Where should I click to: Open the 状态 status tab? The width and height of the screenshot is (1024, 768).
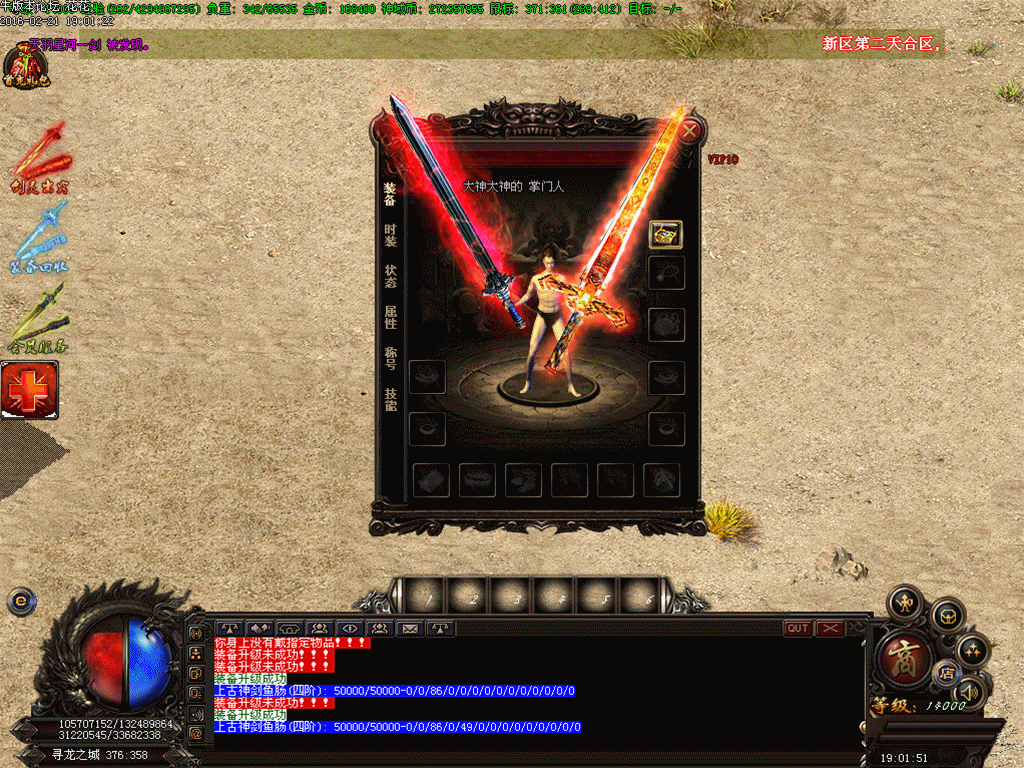(390, 276)
